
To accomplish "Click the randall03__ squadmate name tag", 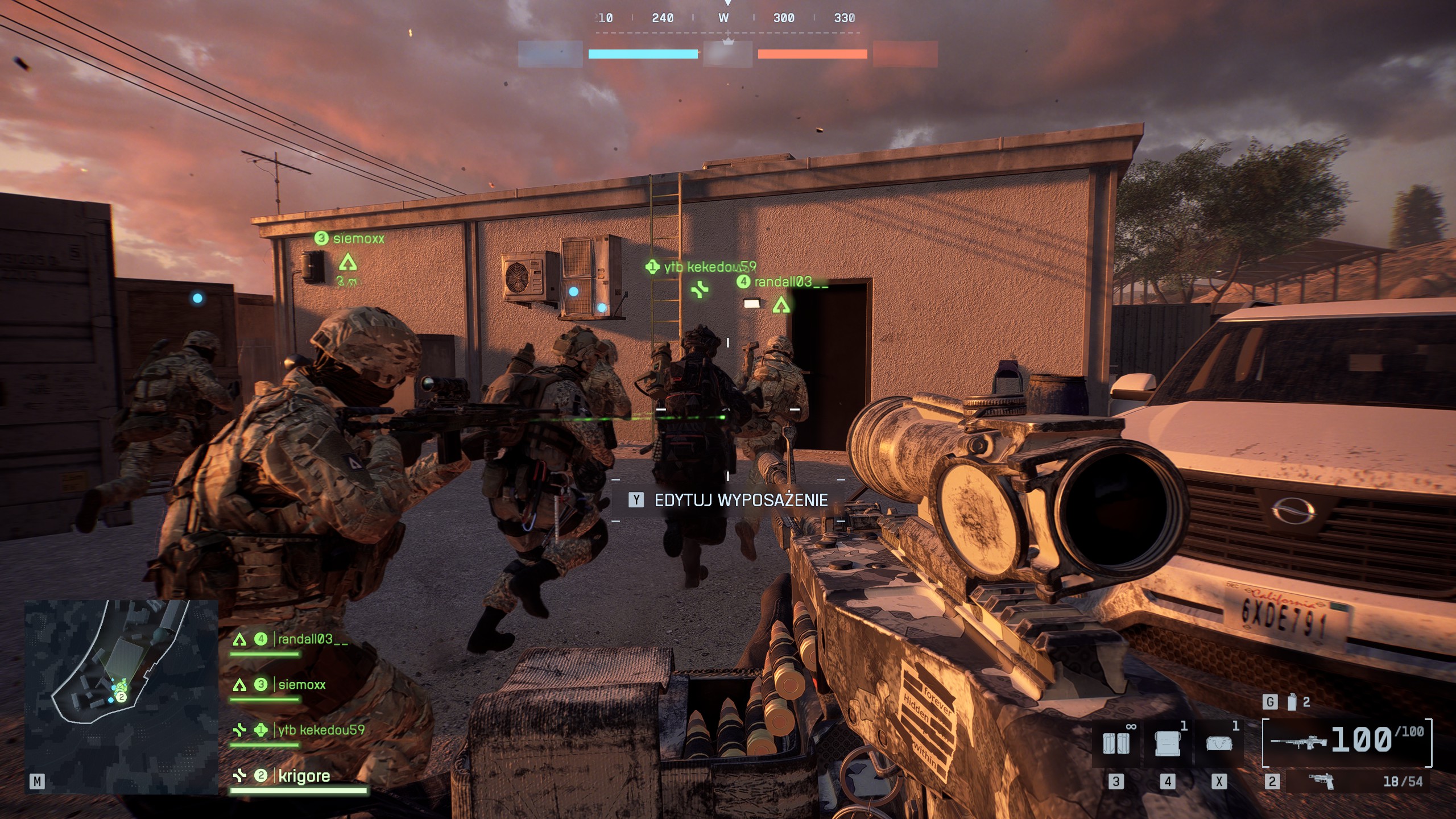I will click(x=790, y=282).
